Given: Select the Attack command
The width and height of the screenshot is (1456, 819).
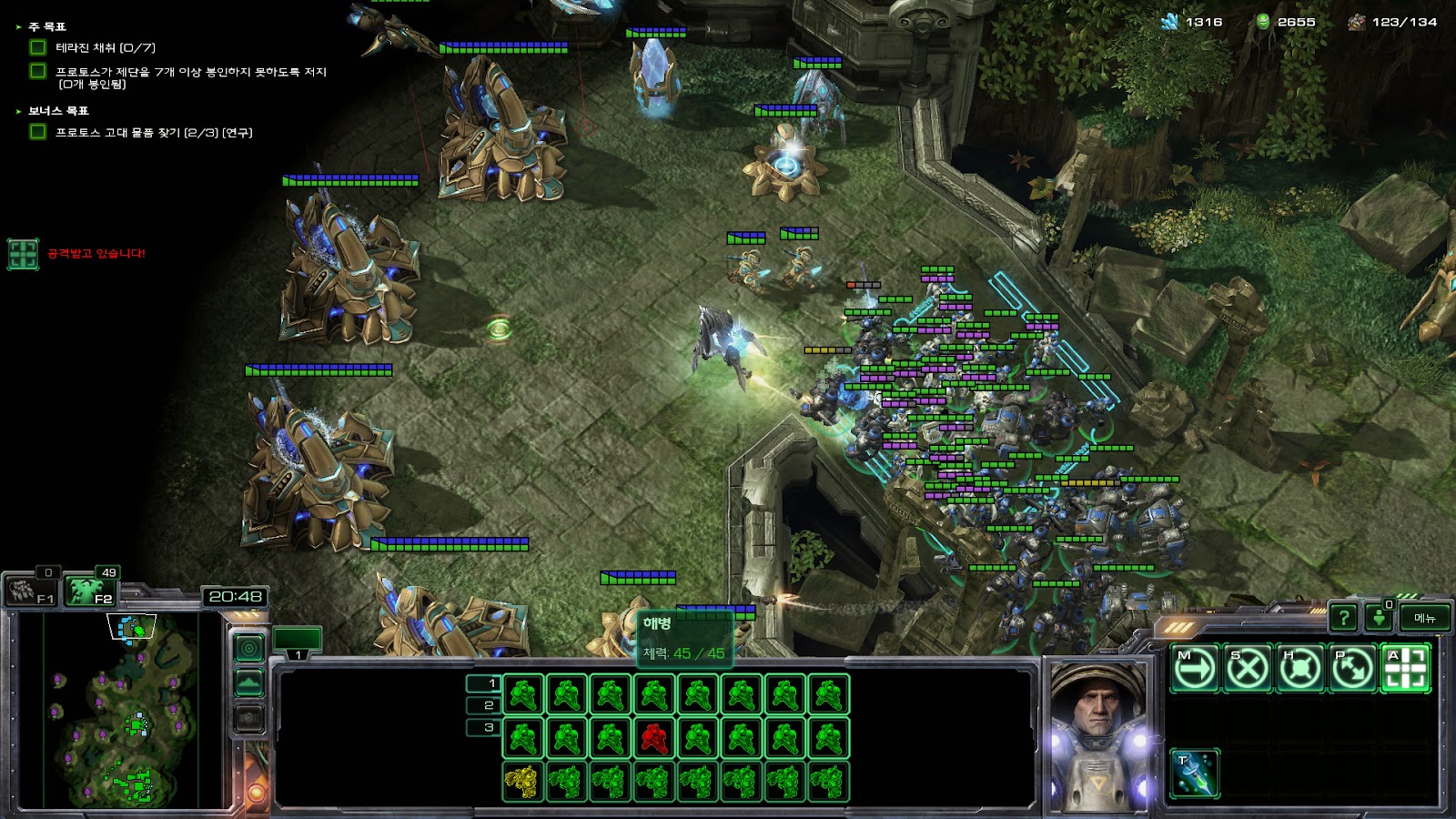Looking at the screenshot, I should tap(1405, 669).
